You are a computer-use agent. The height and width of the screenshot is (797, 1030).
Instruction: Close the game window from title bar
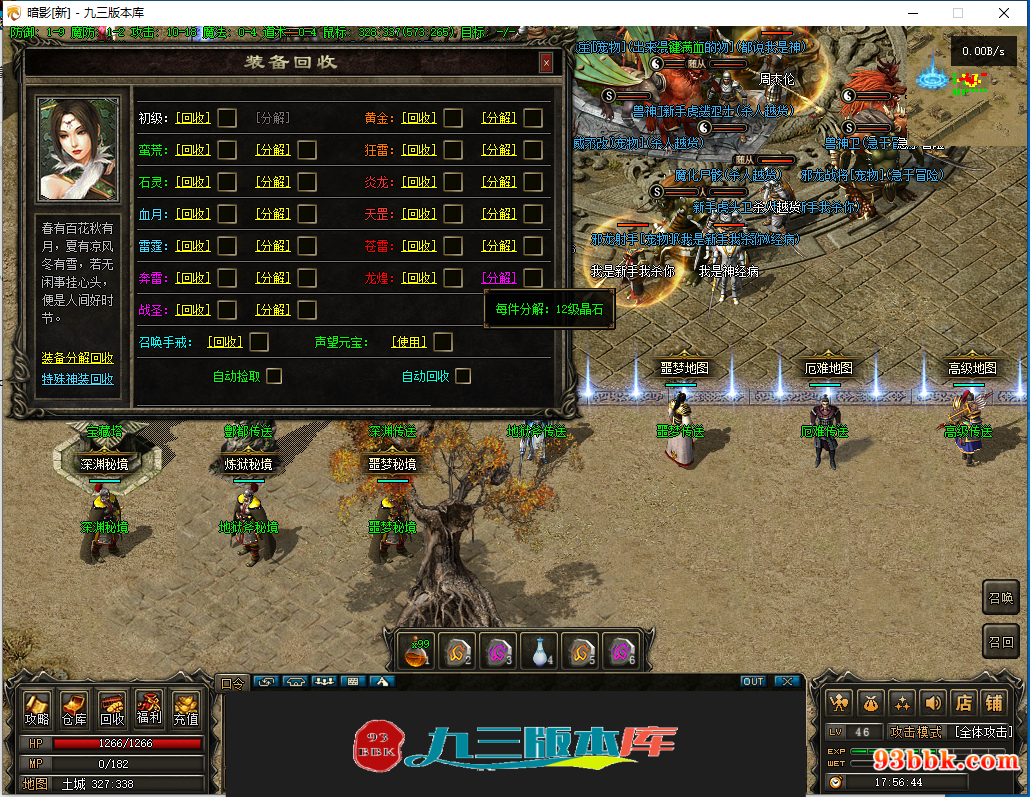point(1004,13)
